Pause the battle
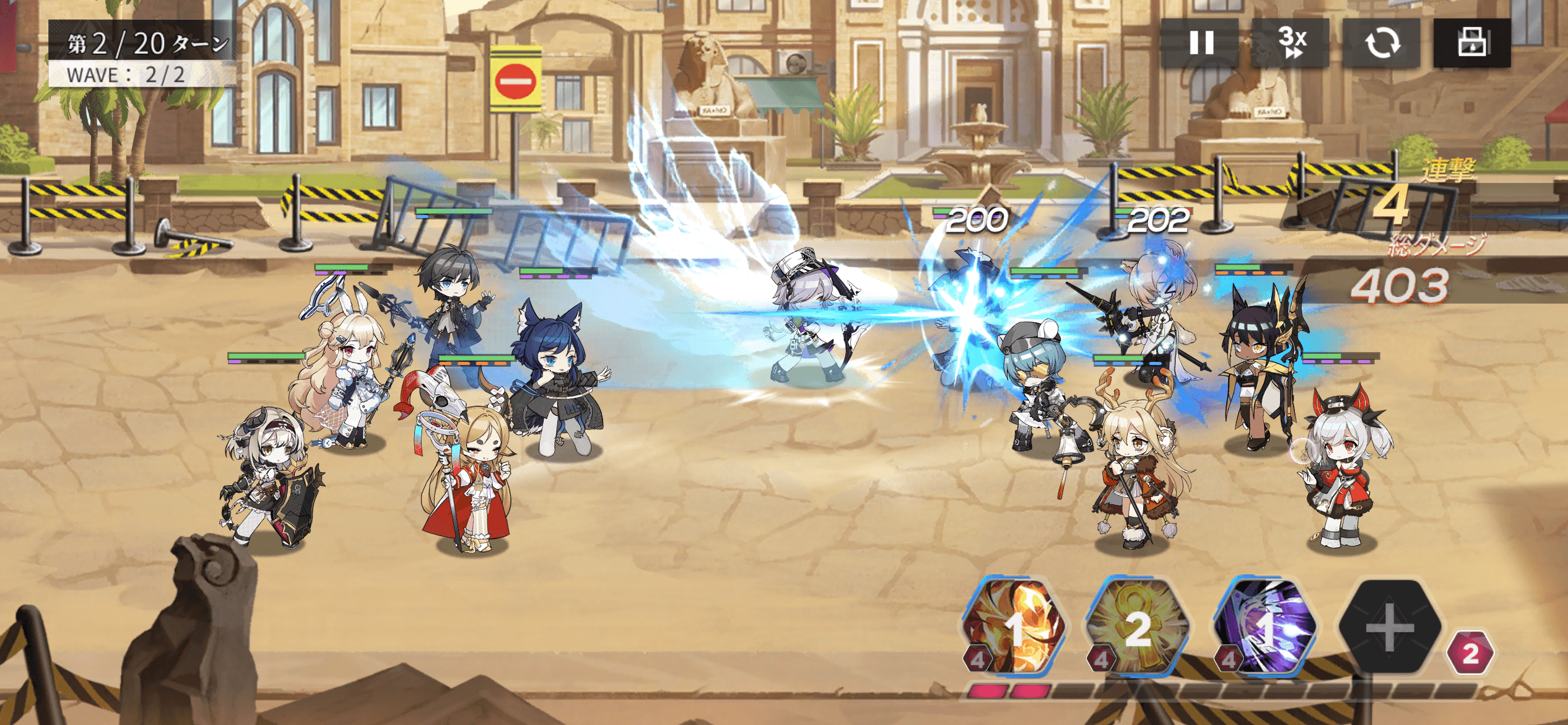 (1201, 43)
